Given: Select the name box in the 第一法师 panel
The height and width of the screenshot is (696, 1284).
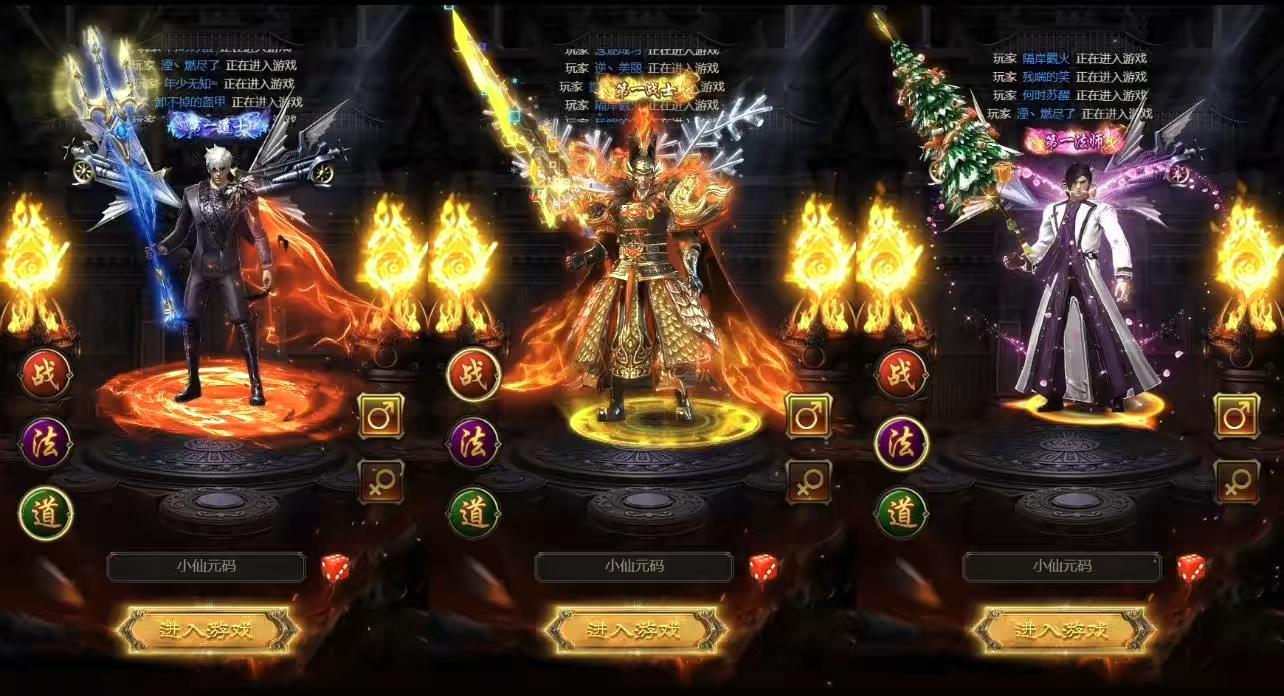Looking at the screenshot, I should 1062,567.
